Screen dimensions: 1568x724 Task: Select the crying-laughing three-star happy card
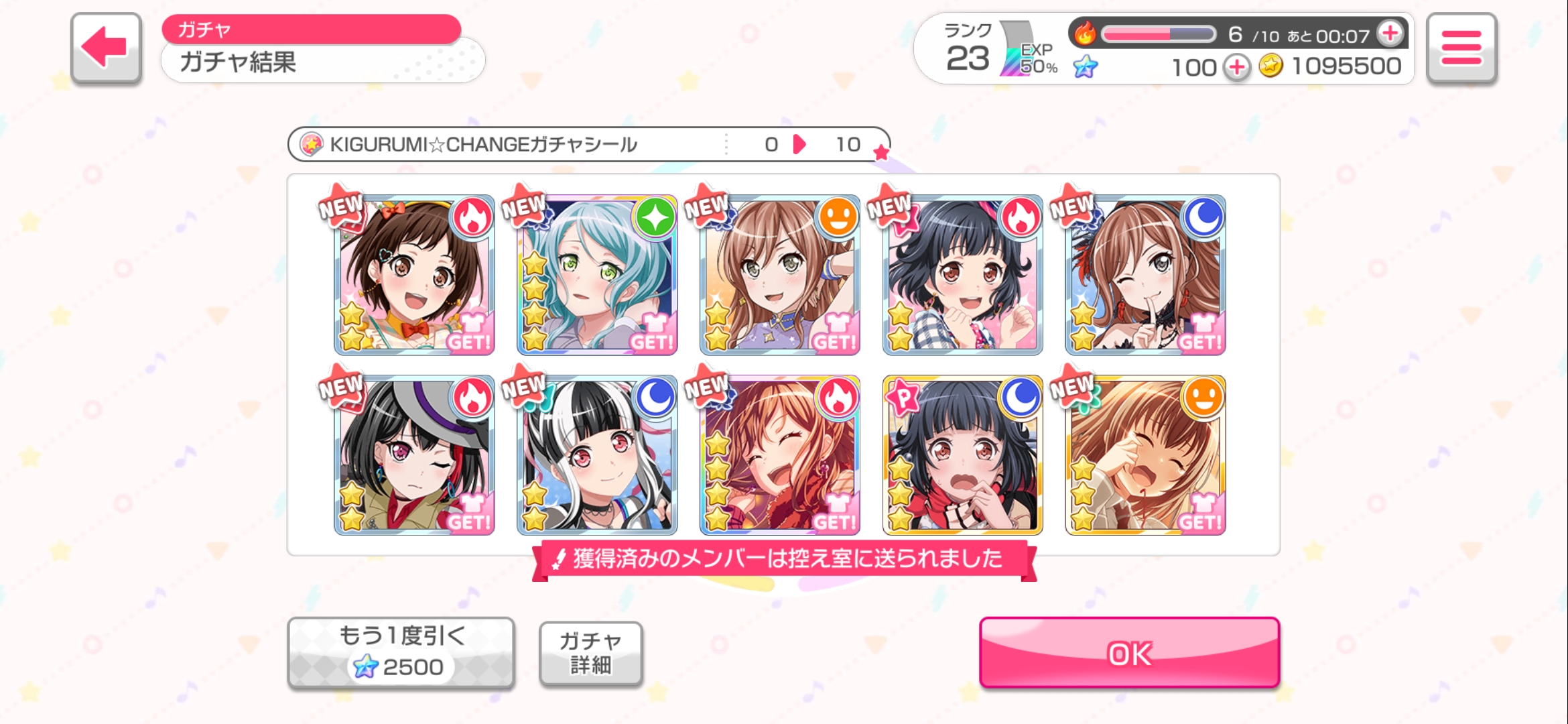[x=1145, y=455]
